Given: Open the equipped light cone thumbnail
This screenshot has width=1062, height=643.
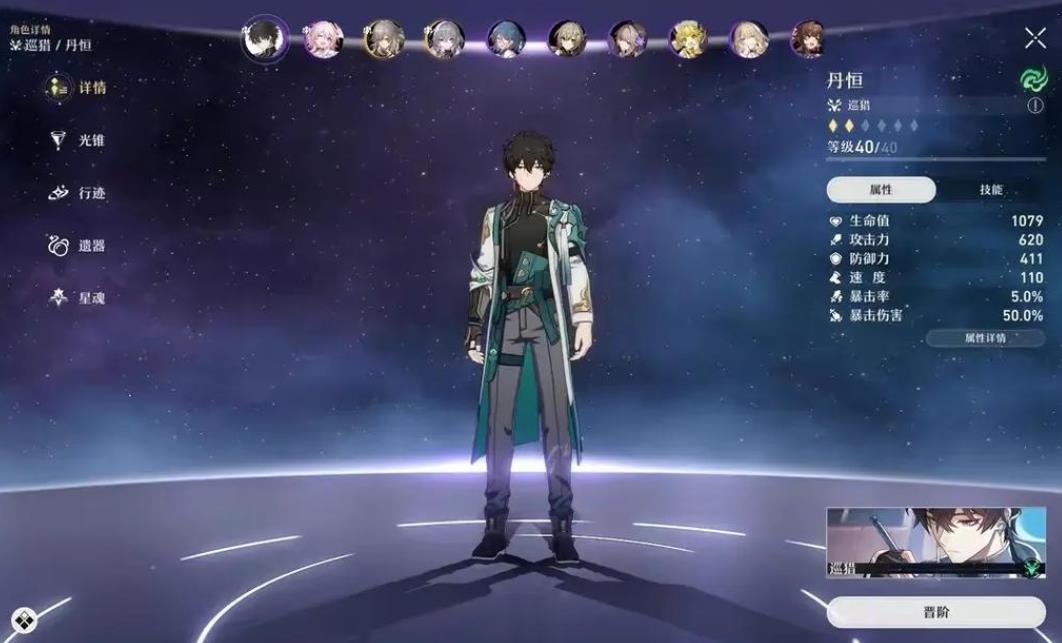Looking at the screenshot, I should tap(935, 542).
